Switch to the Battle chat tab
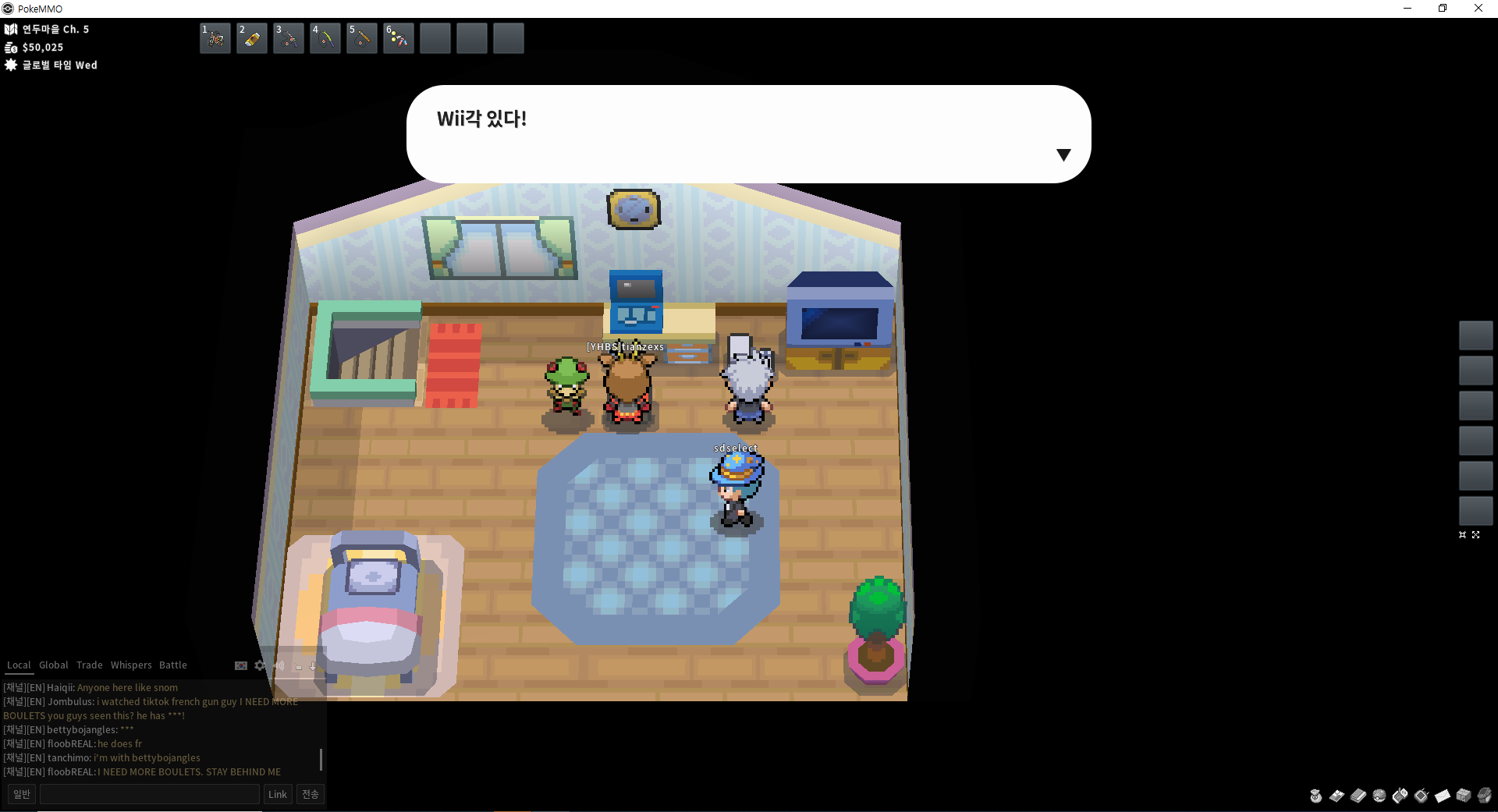 coord(173,665)
